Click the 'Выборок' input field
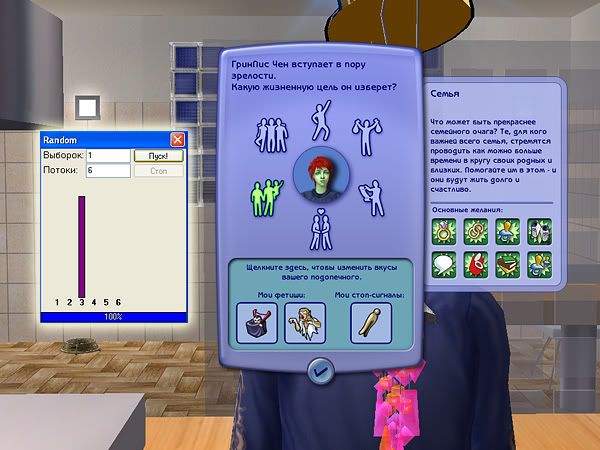This screenshot has width=600, height=450. tap(108, 156)
